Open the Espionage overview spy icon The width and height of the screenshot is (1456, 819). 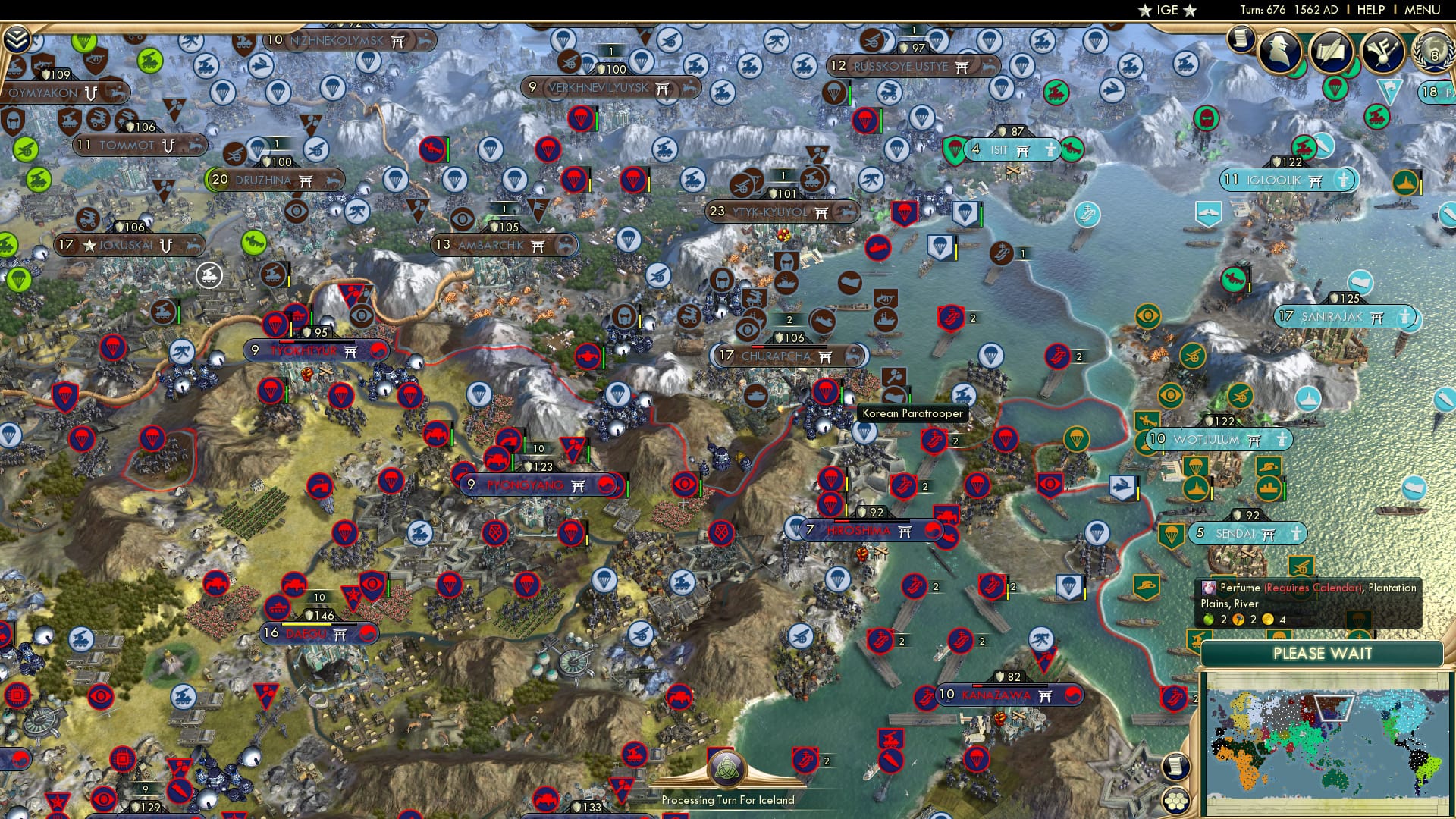pyautogui.click(x=1280, y=52)
